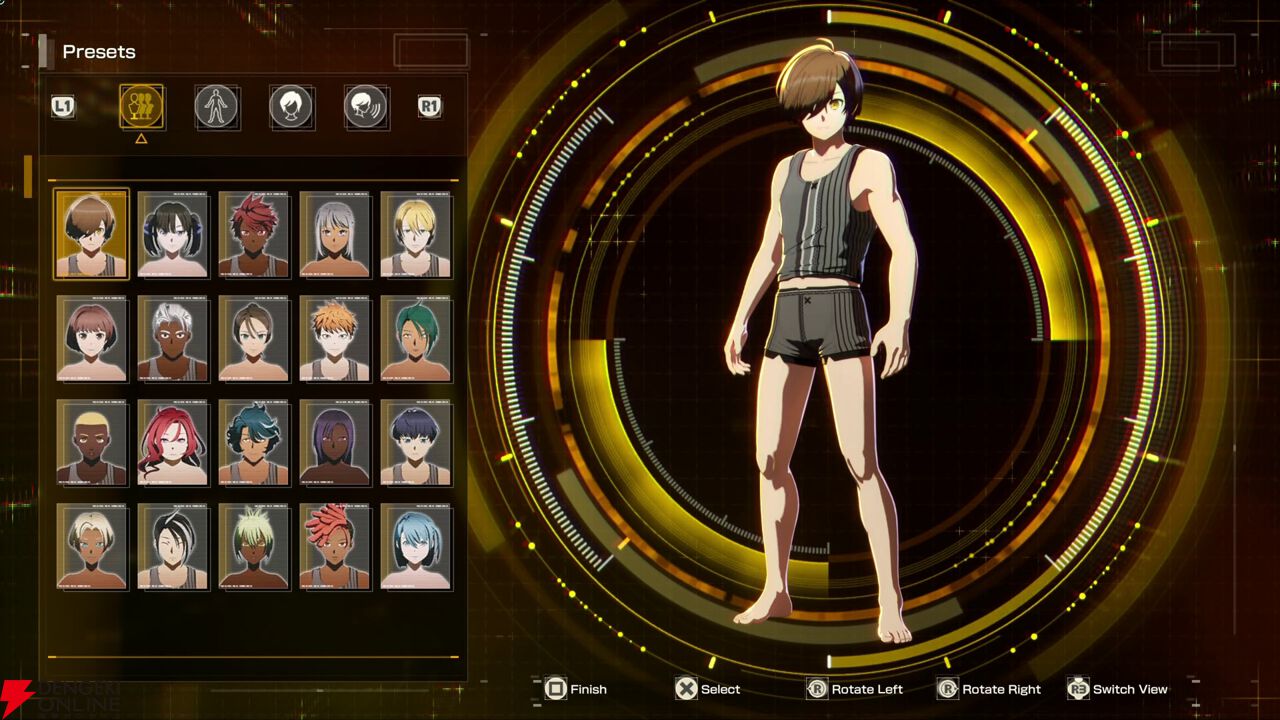Select the black twin-tails preset
Image resolution: width=1280 pixels, height=720 pixels.
tap(173, 234)
